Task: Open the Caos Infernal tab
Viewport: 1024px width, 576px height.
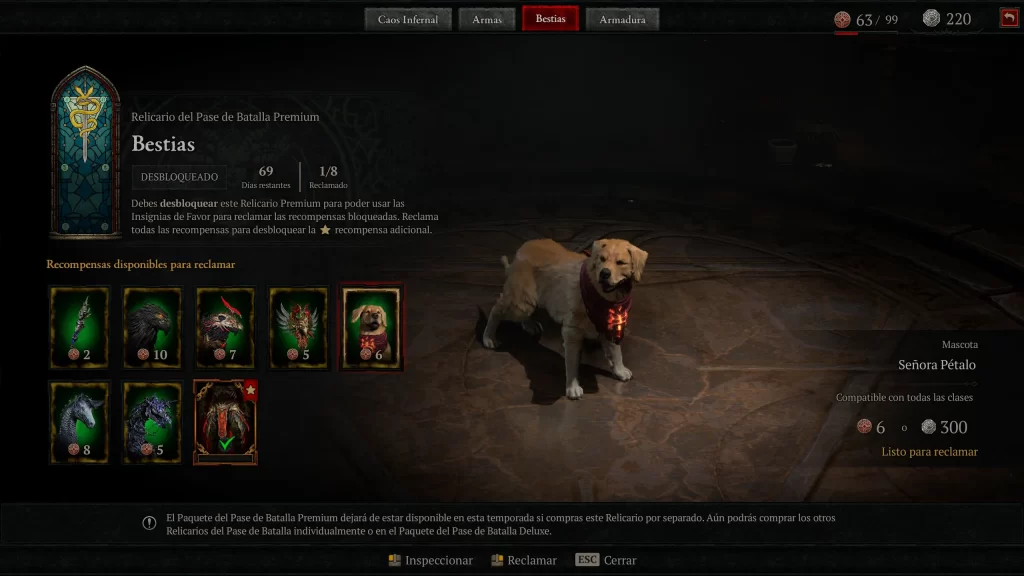Action: [x=408, y=19]
